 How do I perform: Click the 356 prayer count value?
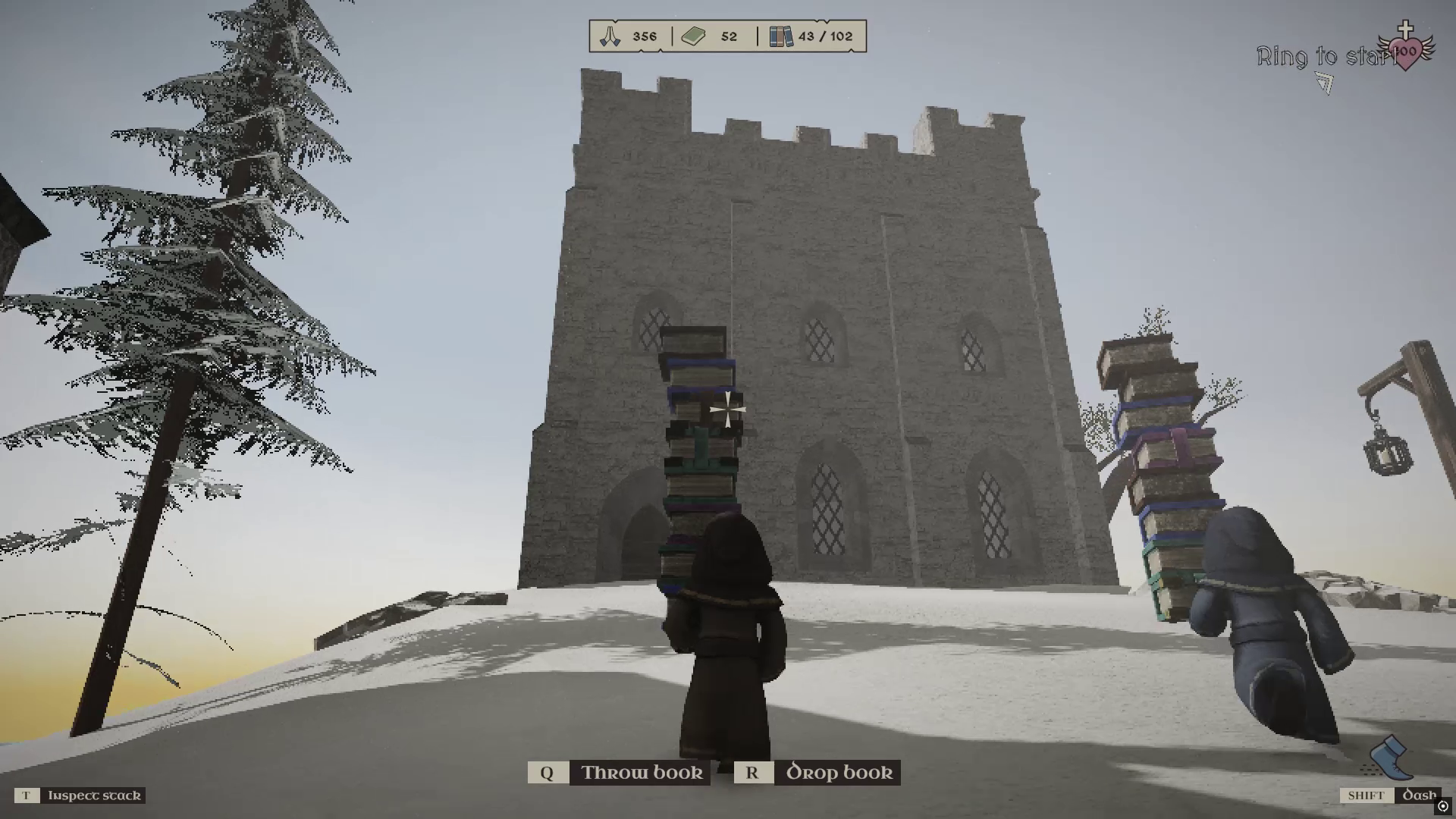coord(643,35)
